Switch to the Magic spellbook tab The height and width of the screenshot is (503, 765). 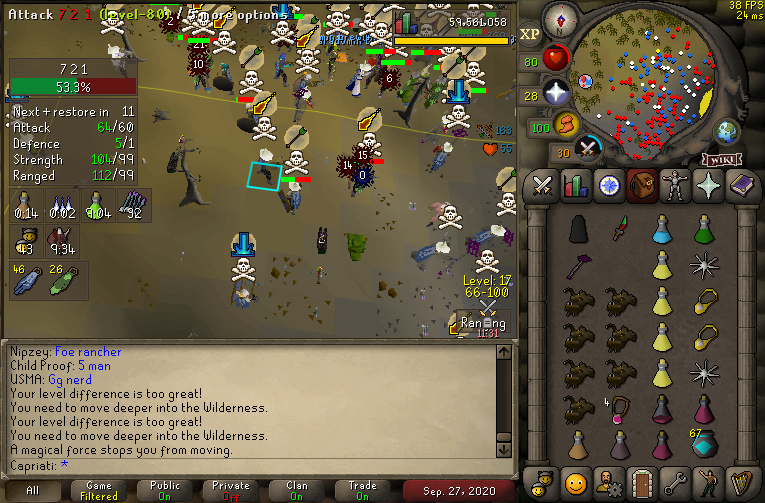[x=741, y=186]
